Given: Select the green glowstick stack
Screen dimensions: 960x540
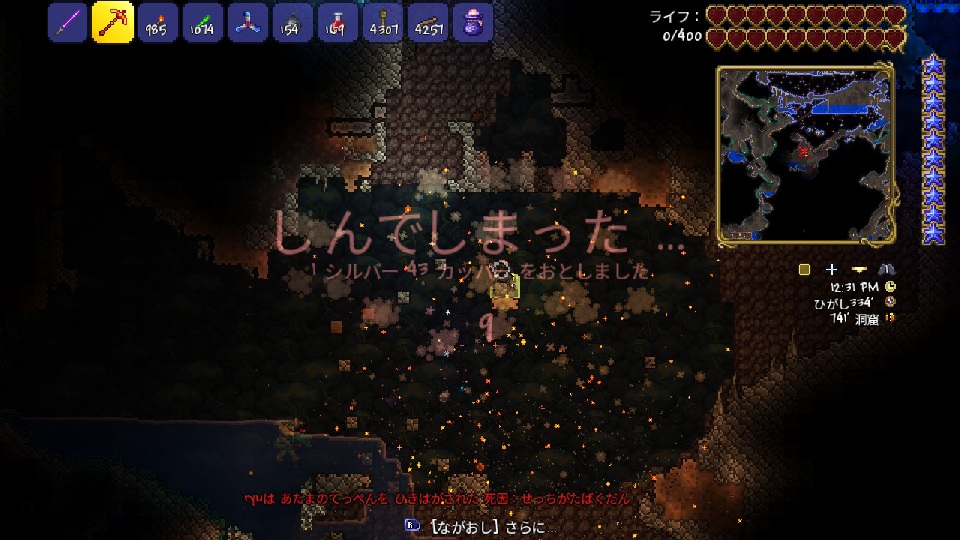Looking at the screenshot, I should (200, 22).
